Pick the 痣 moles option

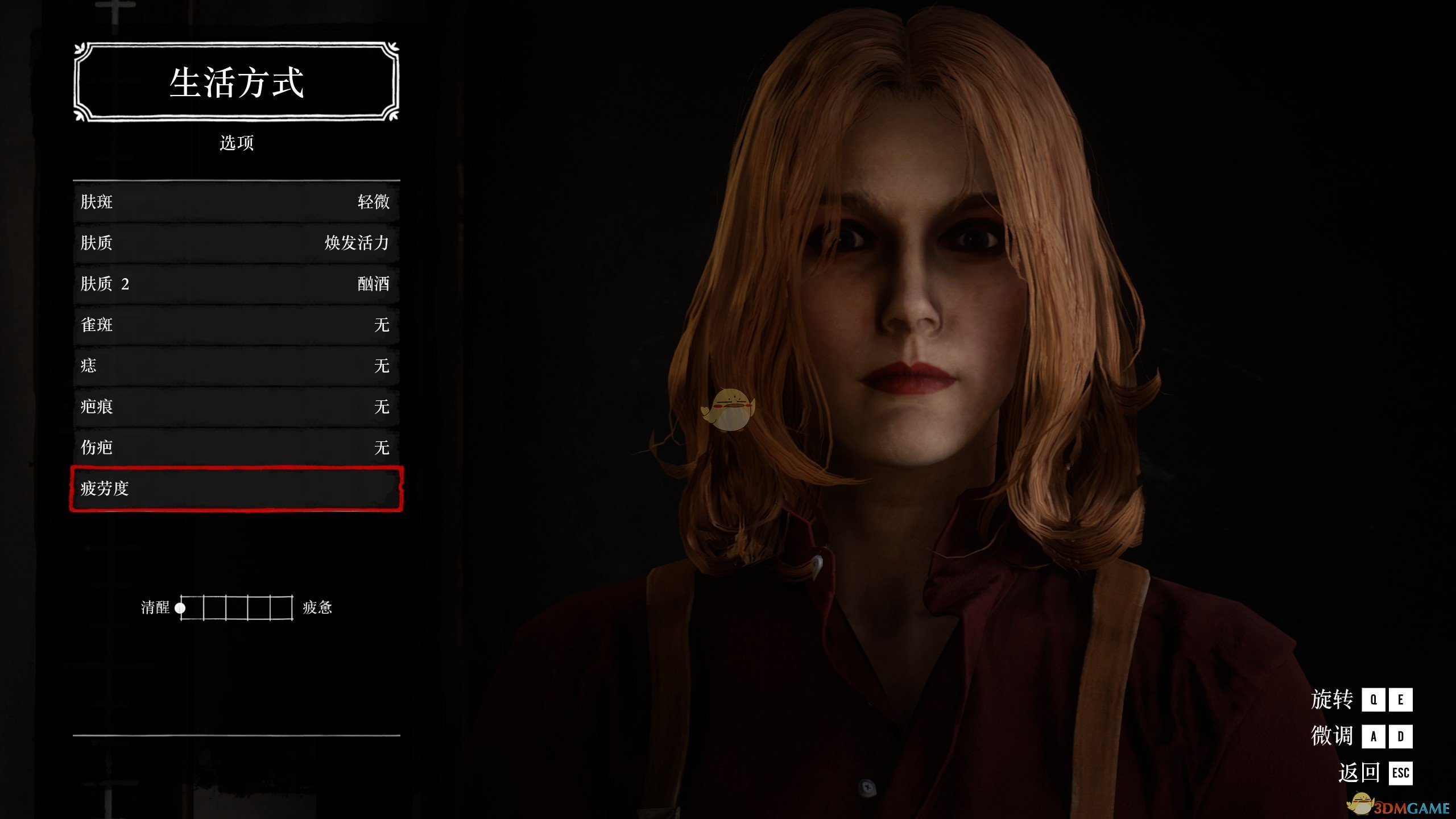pos(236,366)
